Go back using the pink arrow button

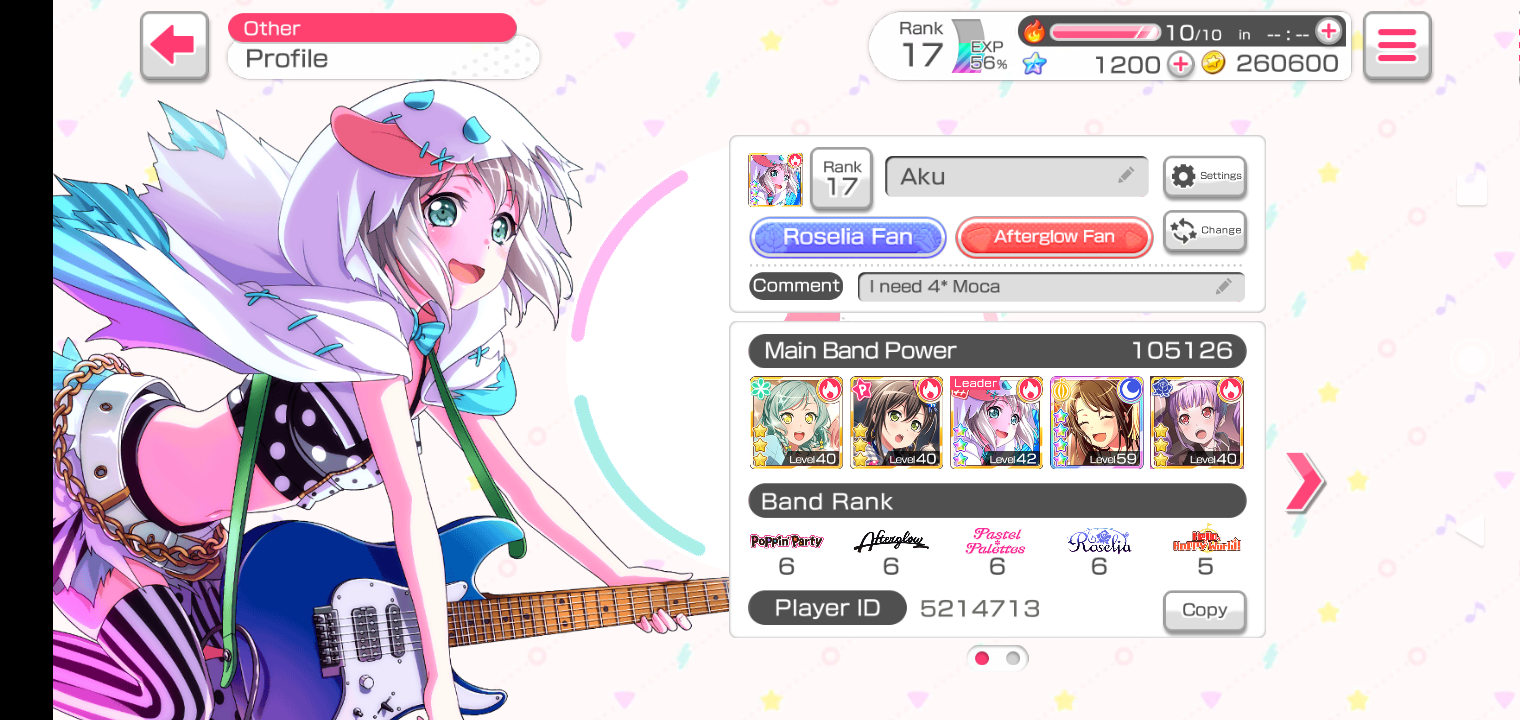click(x=174, y=46)
